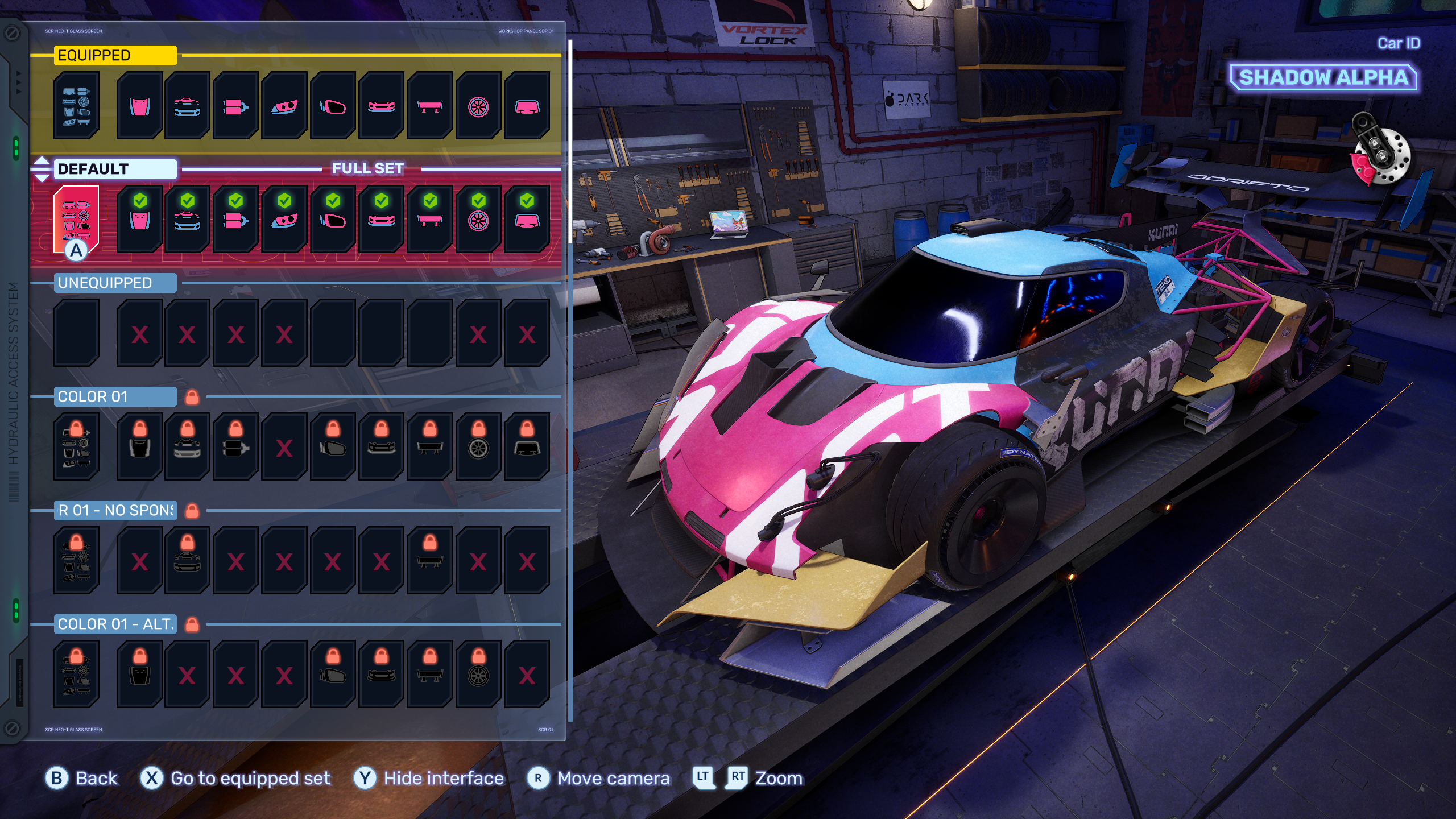1456x819 pixels.
Task: Select the side mirror in the Equipped row
Action: pos(333,105)
